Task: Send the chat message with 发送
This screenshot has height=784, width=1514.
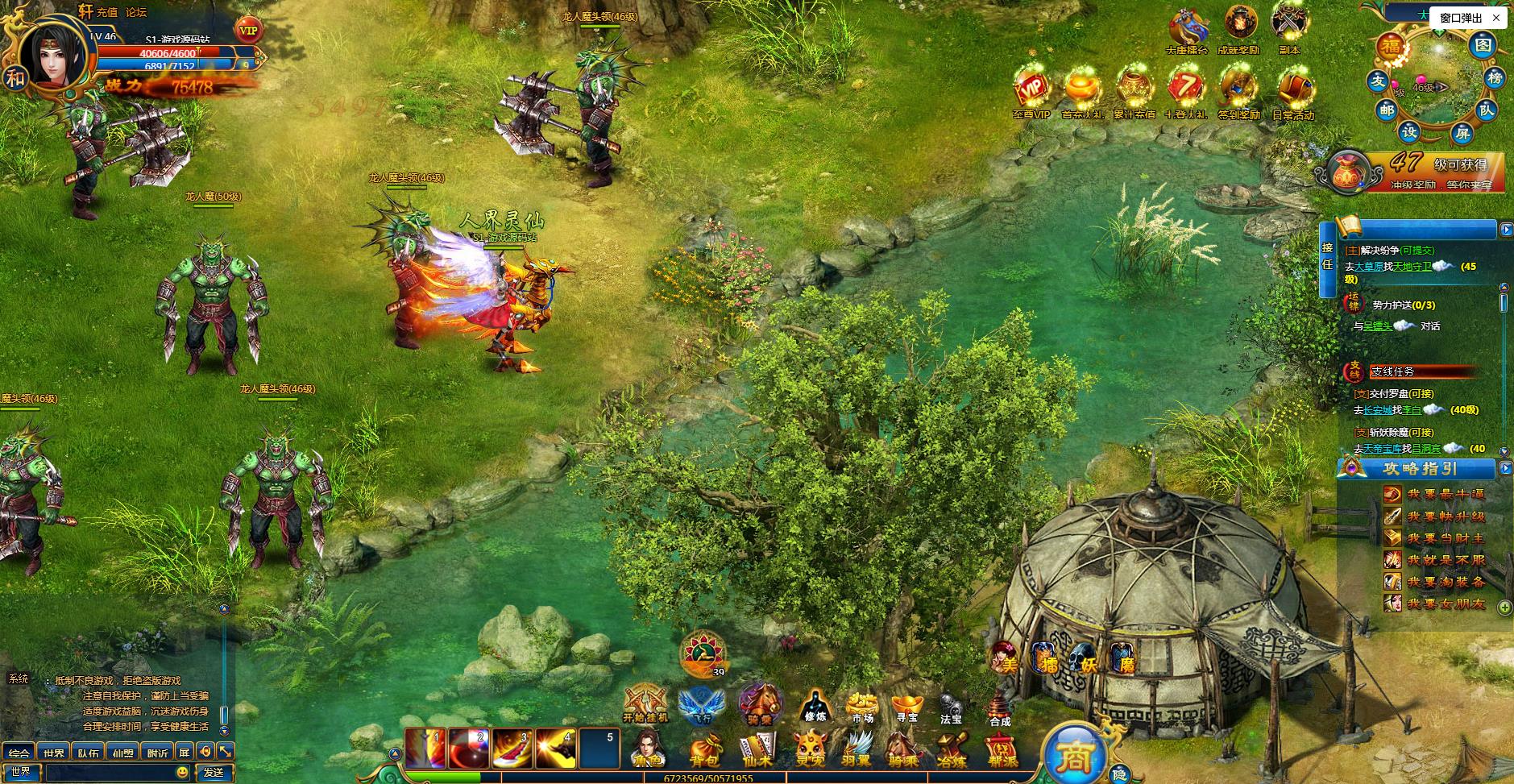Action: (214, 772)
